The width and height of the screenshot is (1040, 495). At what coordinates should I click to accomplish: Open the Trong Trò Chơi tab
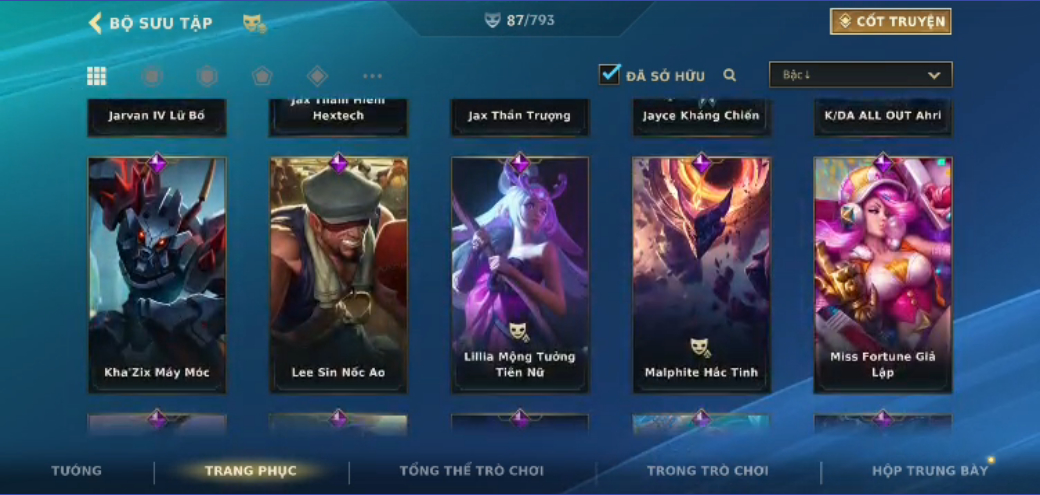(708, 470)
